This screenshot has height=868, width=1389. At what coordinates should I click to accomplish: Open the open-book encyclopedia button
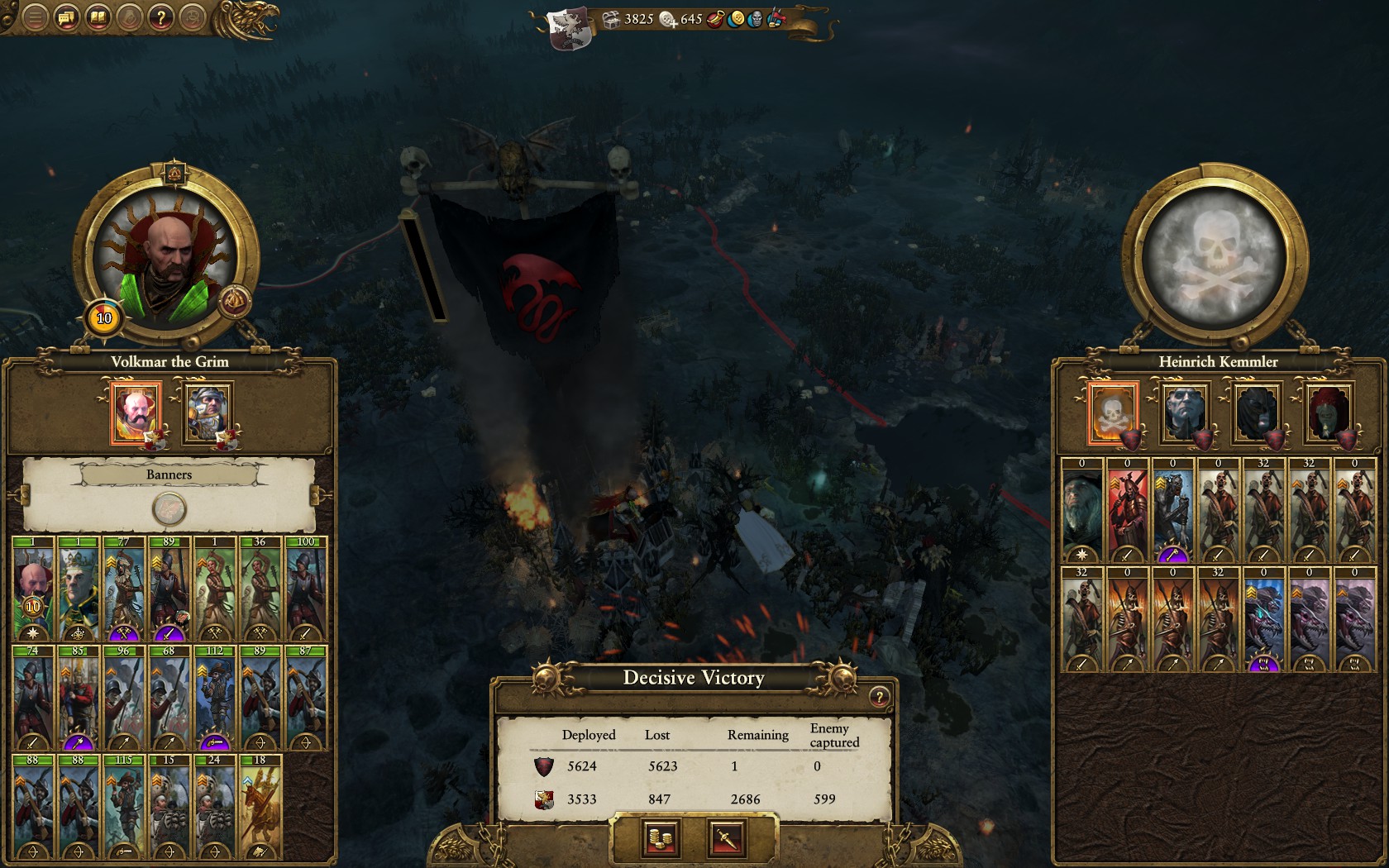click(x=98, y=17)
